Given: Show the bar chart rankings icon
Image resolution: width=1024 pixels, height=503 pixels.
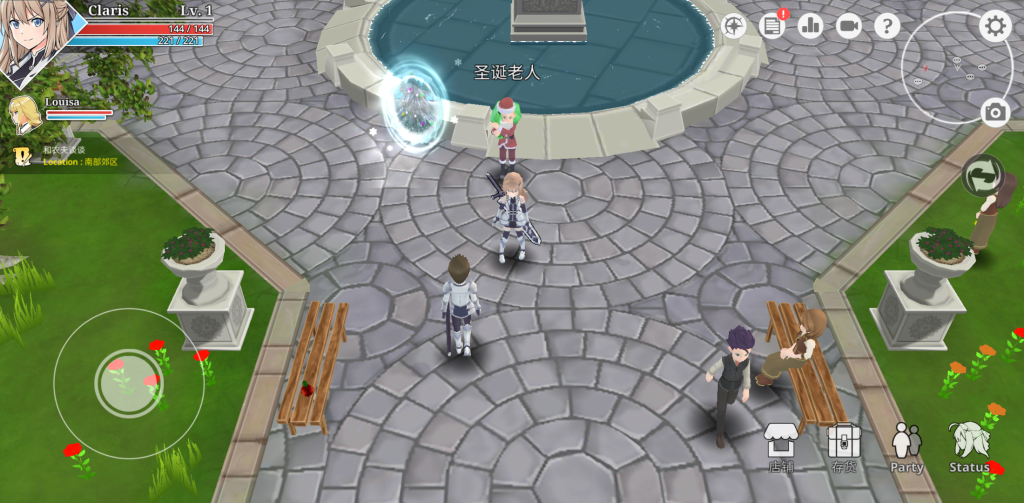Looking at the screenshot, I should coord(810,26).
